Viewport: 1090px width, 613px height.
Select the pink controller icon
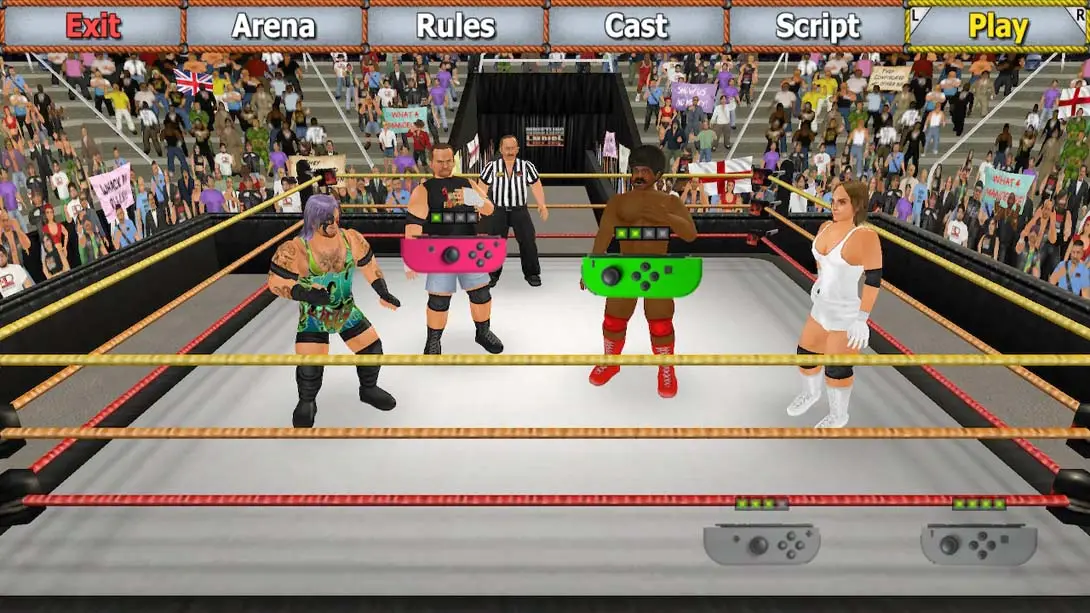453,254
